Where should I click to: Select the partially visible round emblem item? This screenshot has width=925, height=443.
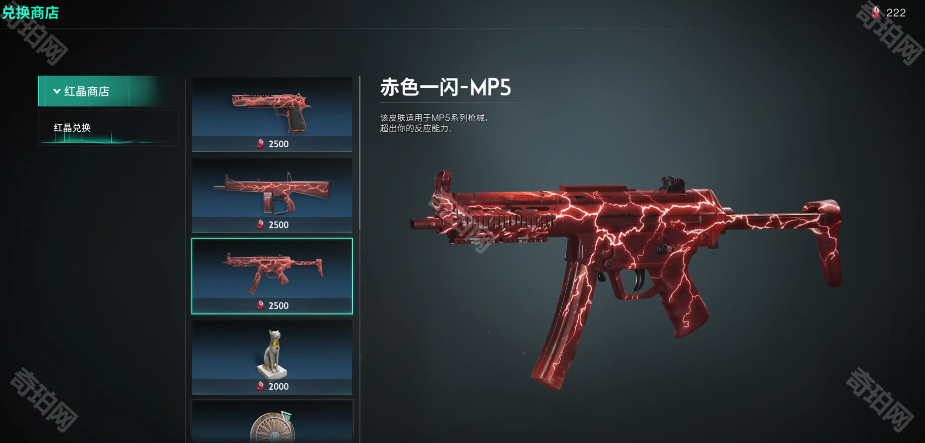(x=272, y=425)
